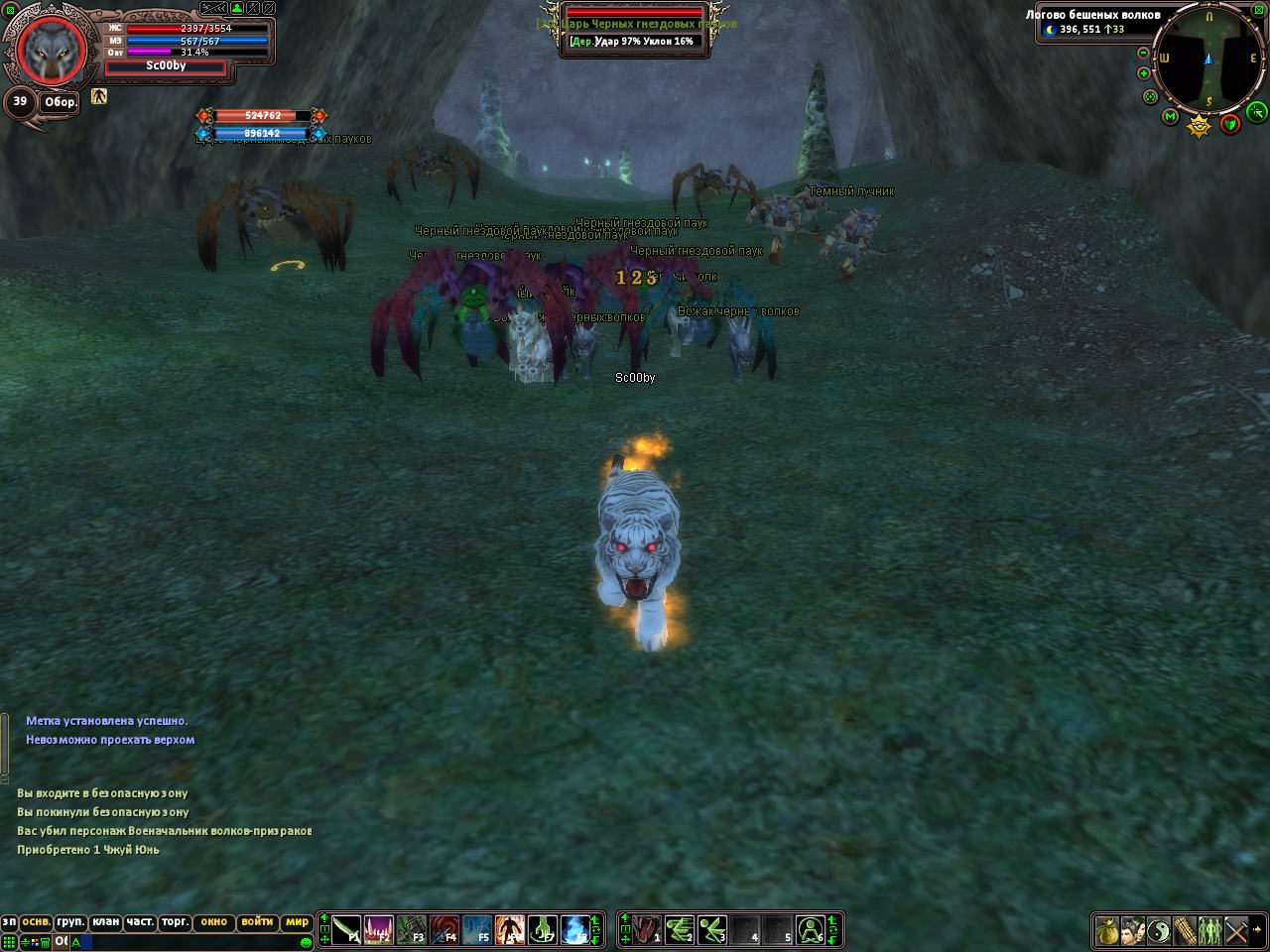
Task: Trigger the F8 blue flame skill
Action: (575, 930)
